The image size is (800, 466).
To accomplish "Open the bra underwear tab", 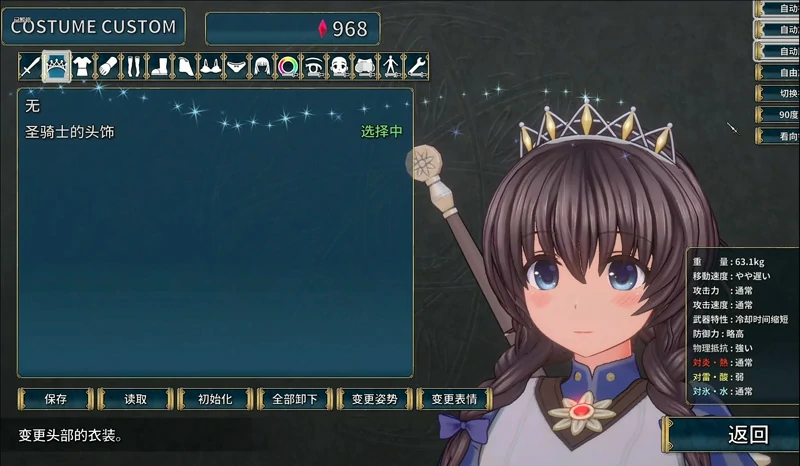I will (x=211, y=66).
